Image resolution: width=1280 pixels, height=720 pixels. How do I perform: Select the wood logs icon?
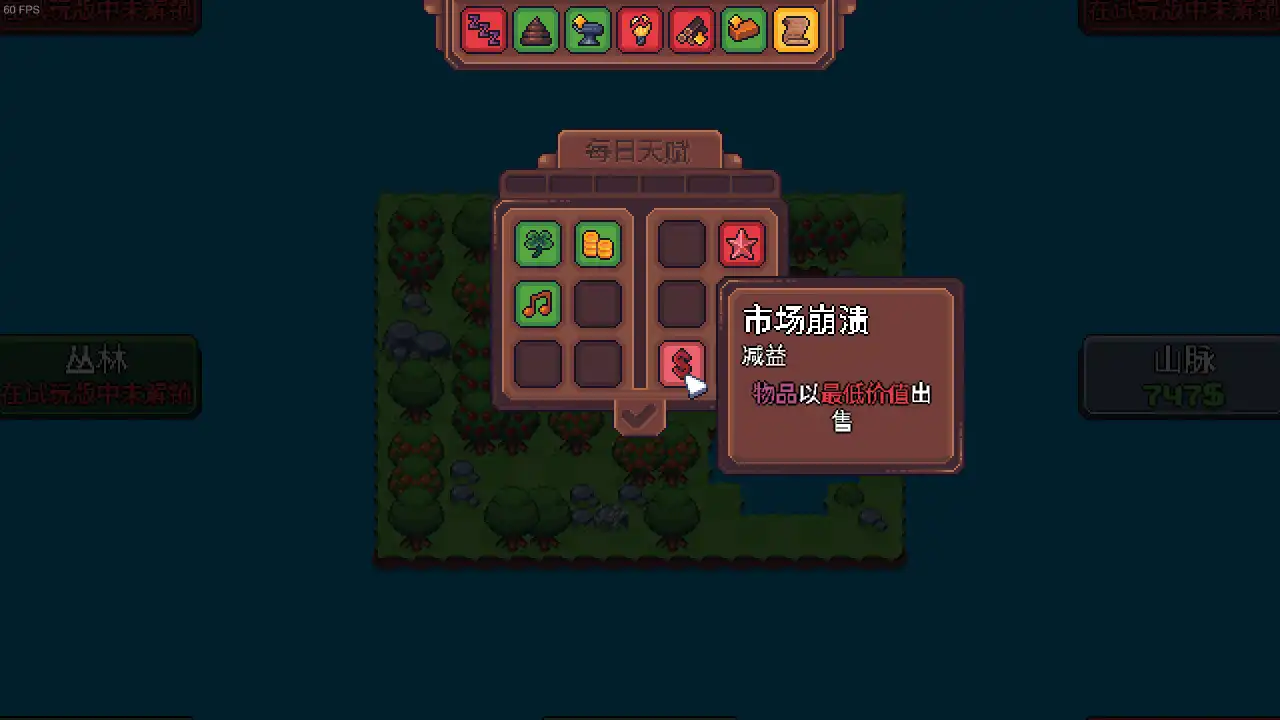coord(692,30)
